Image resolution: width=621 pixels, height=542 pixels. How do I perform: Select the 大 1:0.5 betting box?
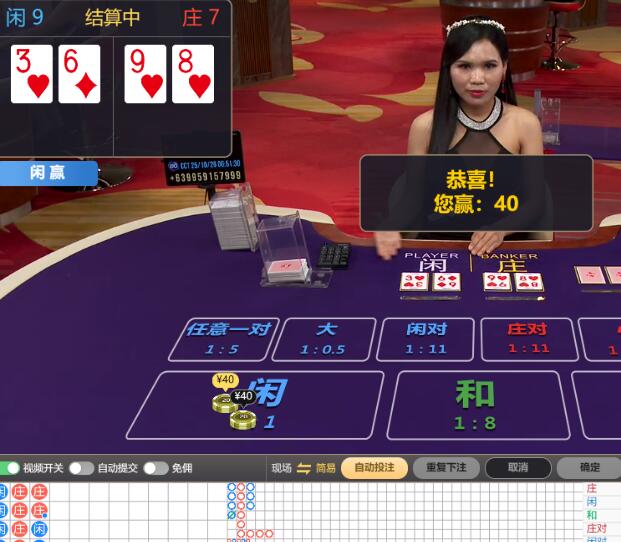click(325, 339)
